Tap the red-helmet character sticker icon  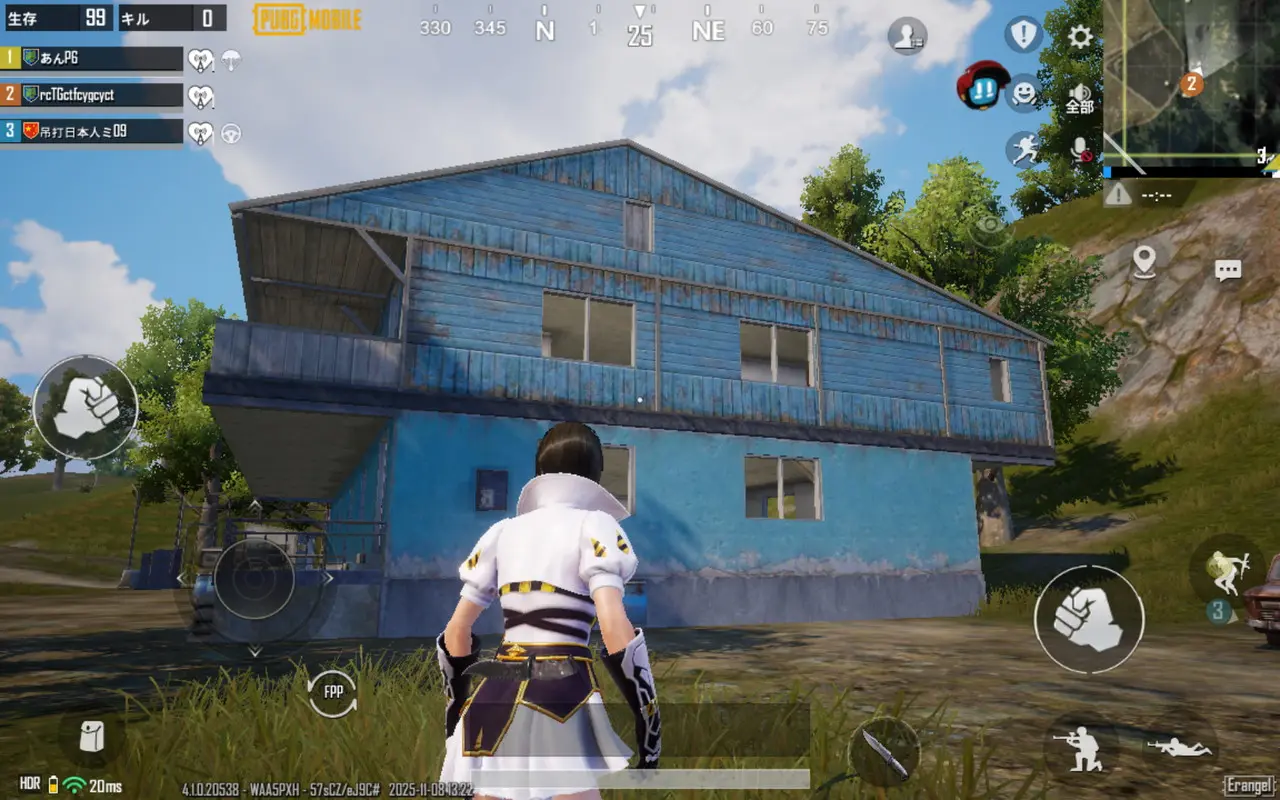tap(983, 85)
